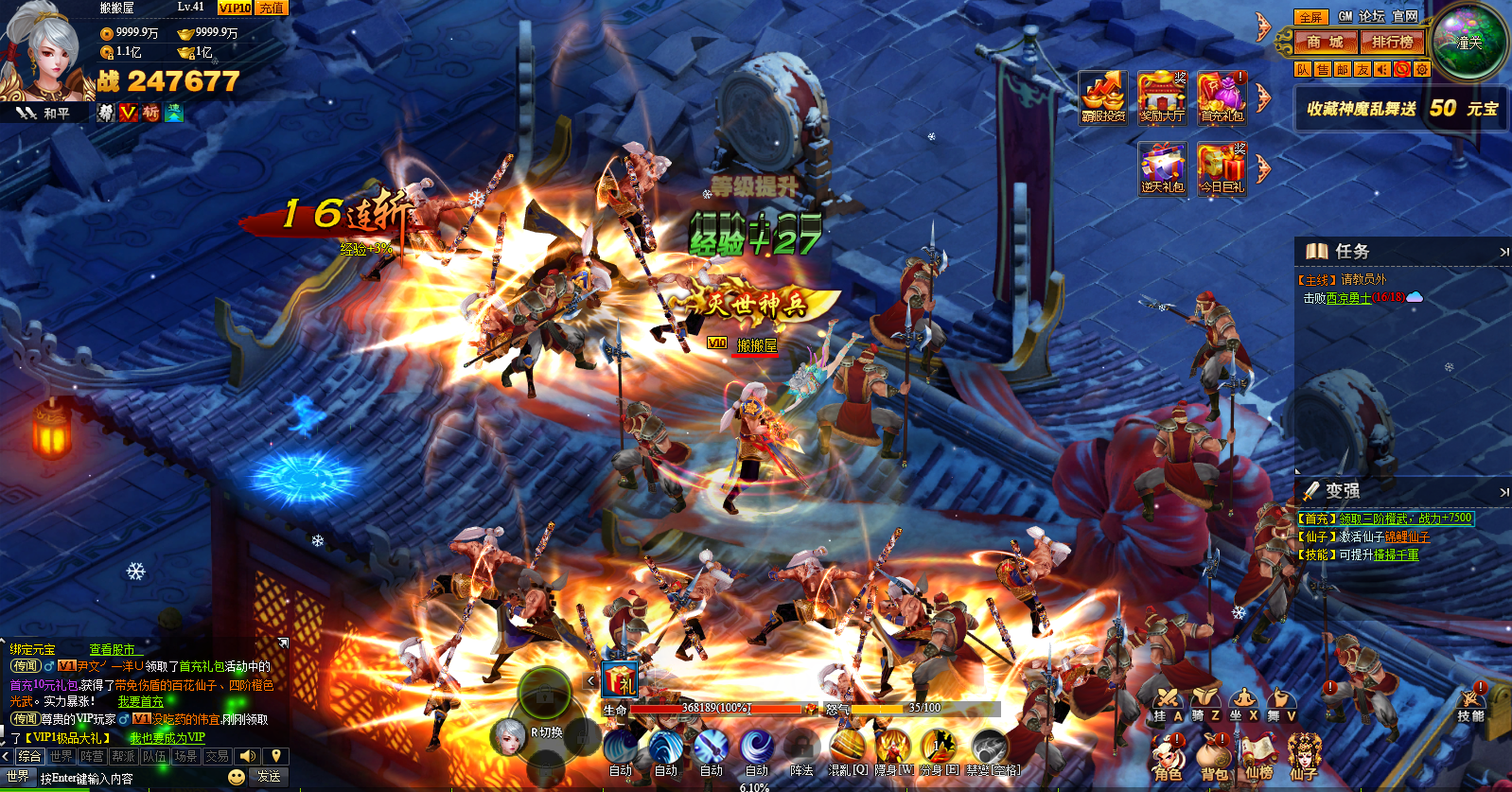This screenshot has width=1512, height=792.
Task: Toggle 全屏 fullscreen mode
Action: 1310,17
